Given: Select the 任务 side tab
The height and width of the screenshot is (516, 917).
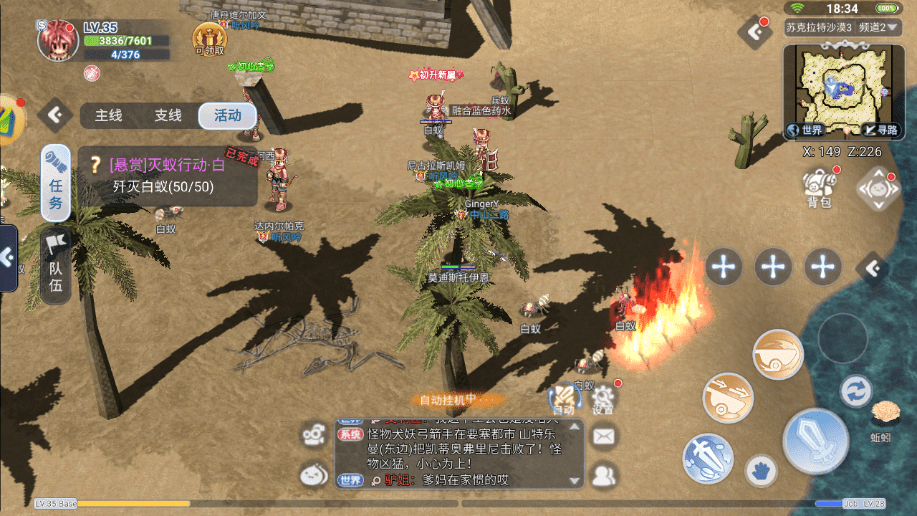Looking at the screenshot, I should pos(56,182).
